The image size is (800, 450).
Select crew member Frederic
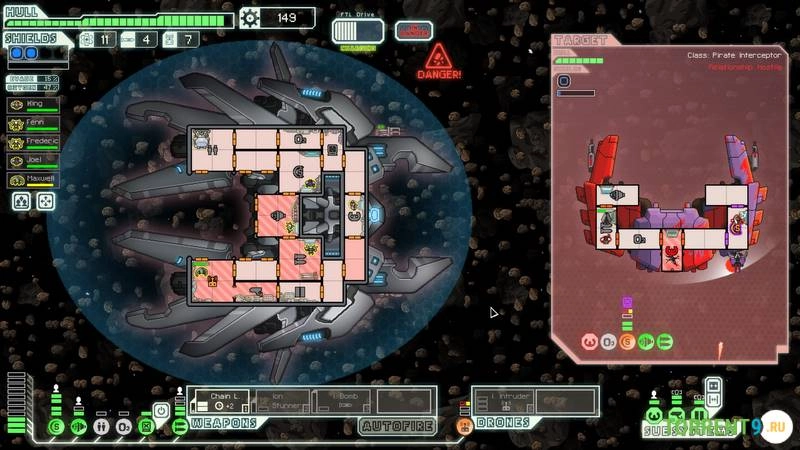pos(31,141)
